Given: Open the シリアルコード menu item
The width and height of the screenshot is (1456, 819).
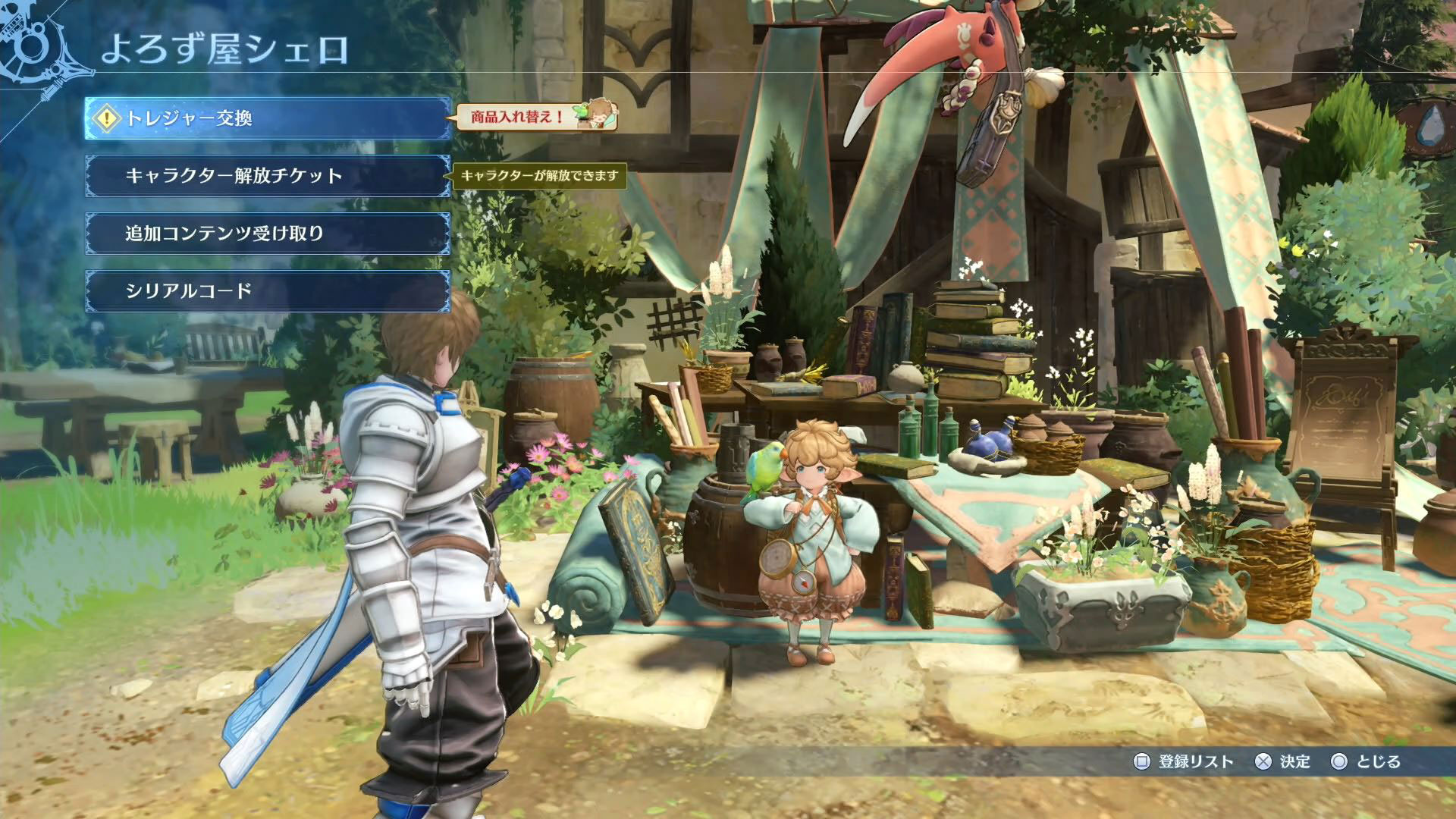Looking at the screenshot, I should 268,291.
